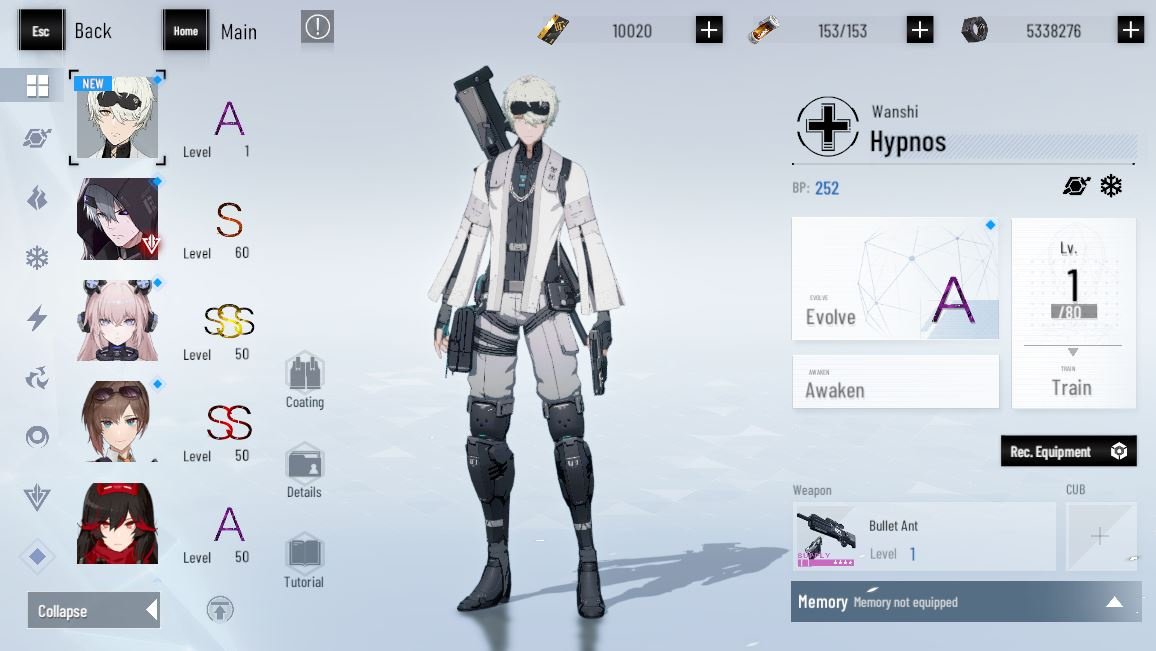Select the level 60 hooded S-rank character
This screenshot has height=651, width=1156.
tap(118, 219)
